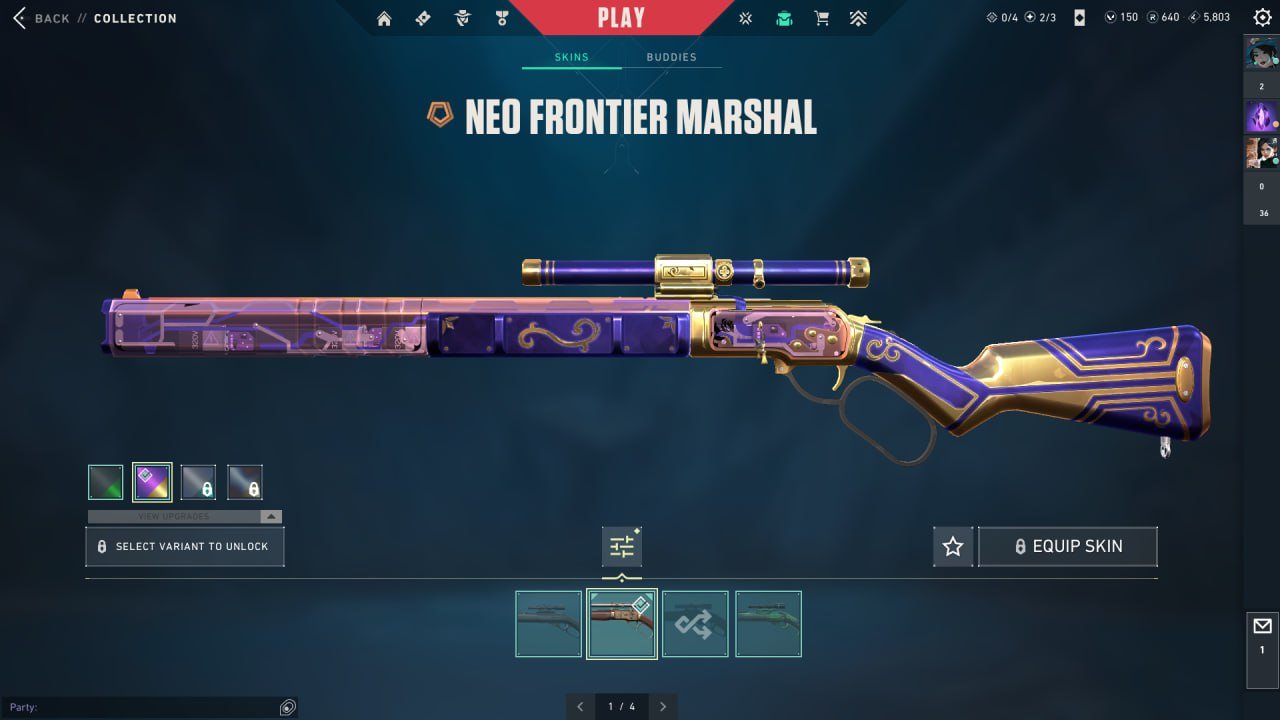Open the Esports VCT icon
The image size is (1280, 720).
click(x=745, y=17)
